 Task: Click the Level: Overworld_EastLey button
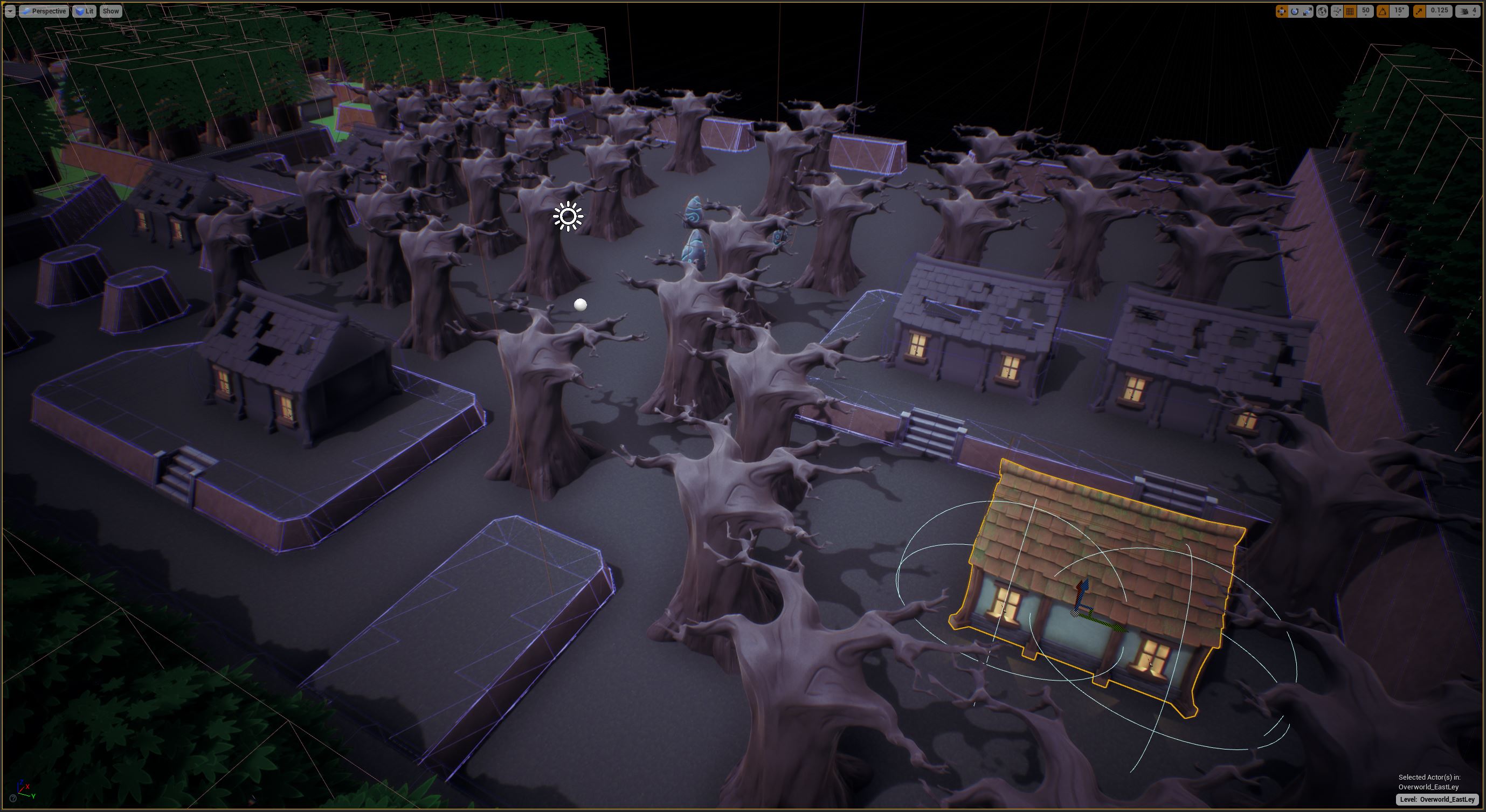click(1437, 799)
